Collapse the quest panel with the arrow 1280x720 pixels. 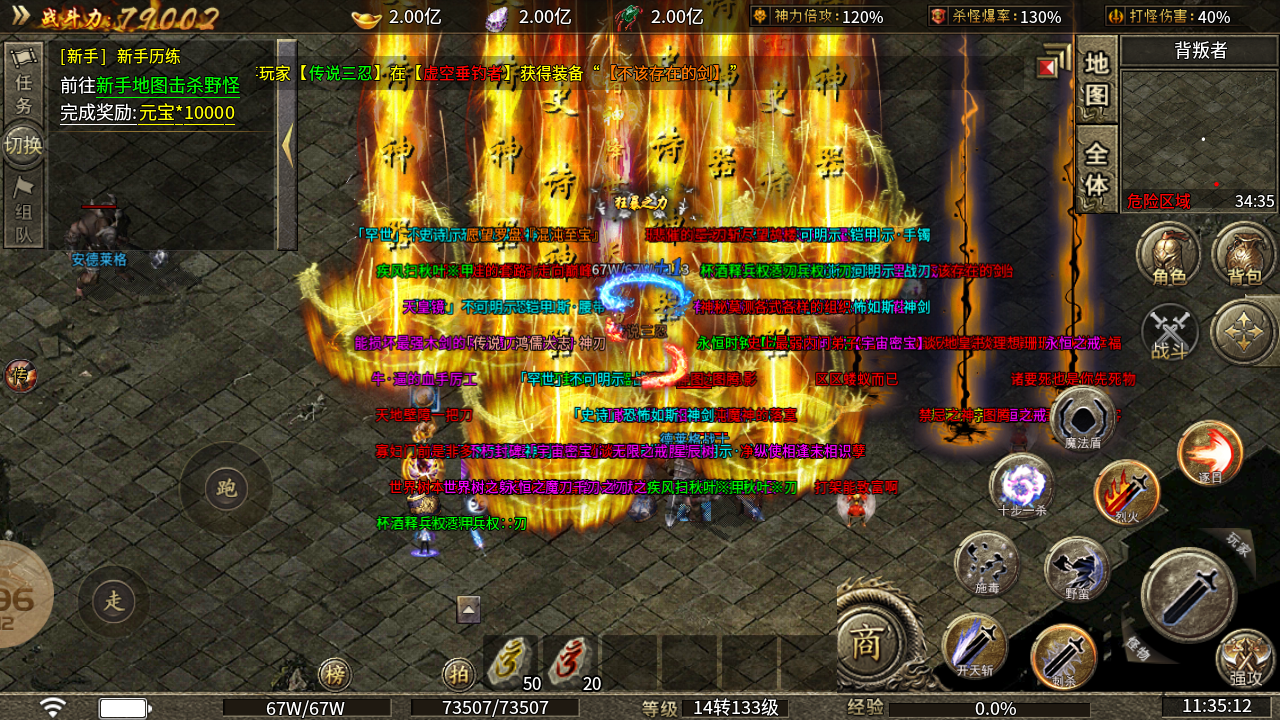pos(287,145)
